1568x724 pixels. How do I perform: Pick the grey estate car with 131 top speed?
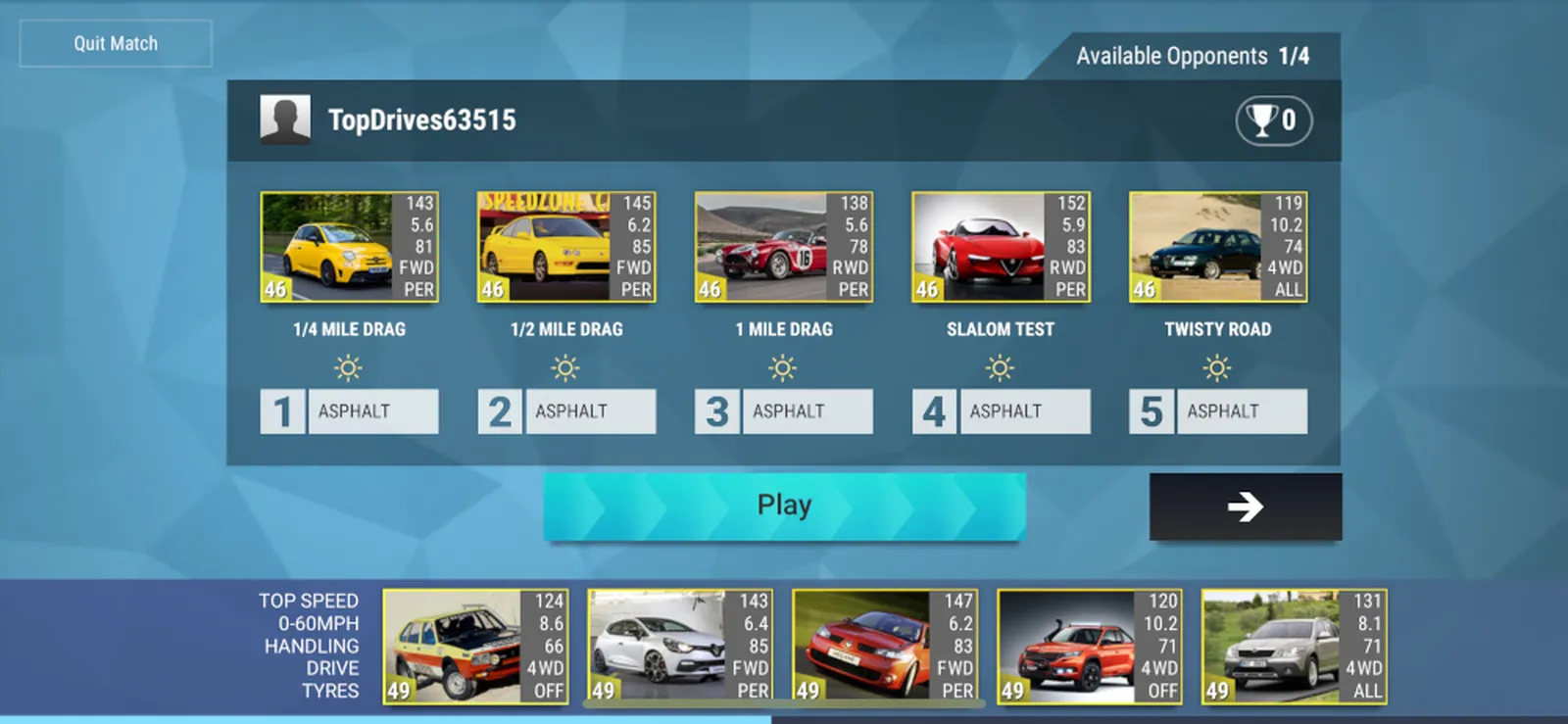(1295, 647)
